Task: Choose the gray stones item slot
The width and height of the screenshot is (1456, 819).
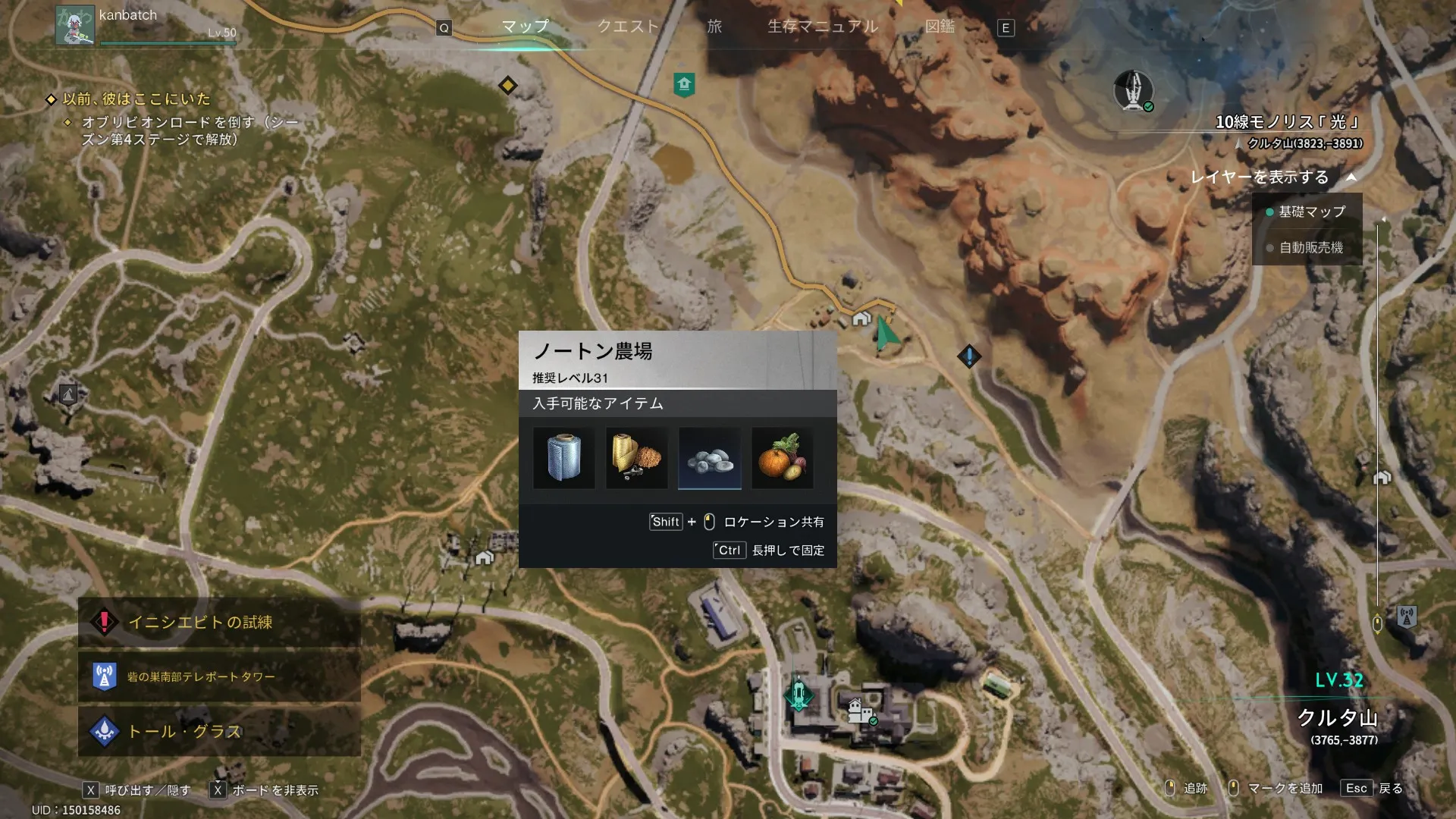Action: (x=709, y=458)
